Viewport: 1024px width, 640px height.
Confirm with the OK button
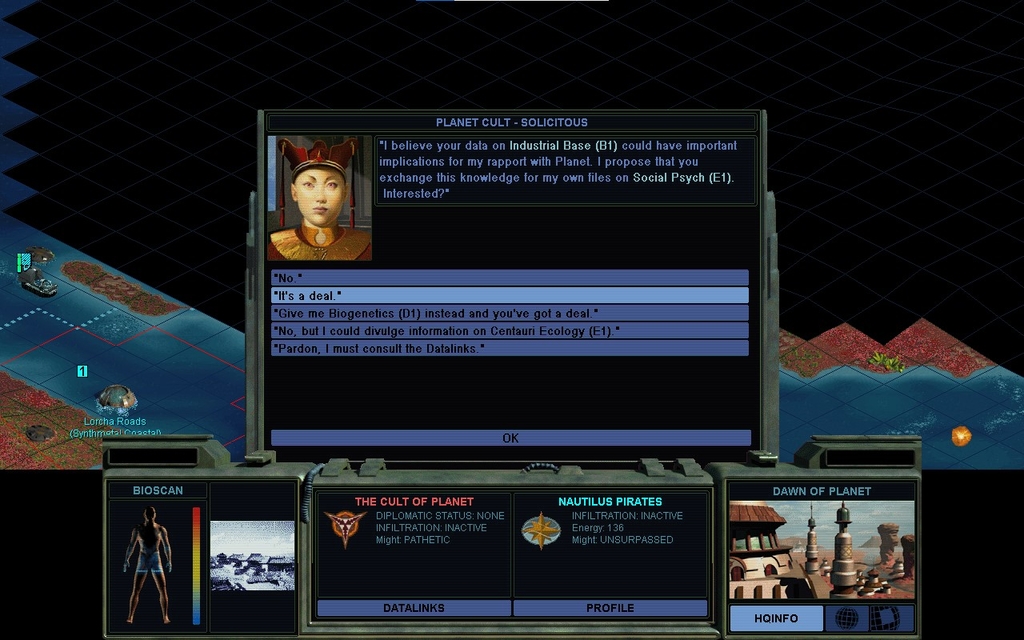[510, 438]
